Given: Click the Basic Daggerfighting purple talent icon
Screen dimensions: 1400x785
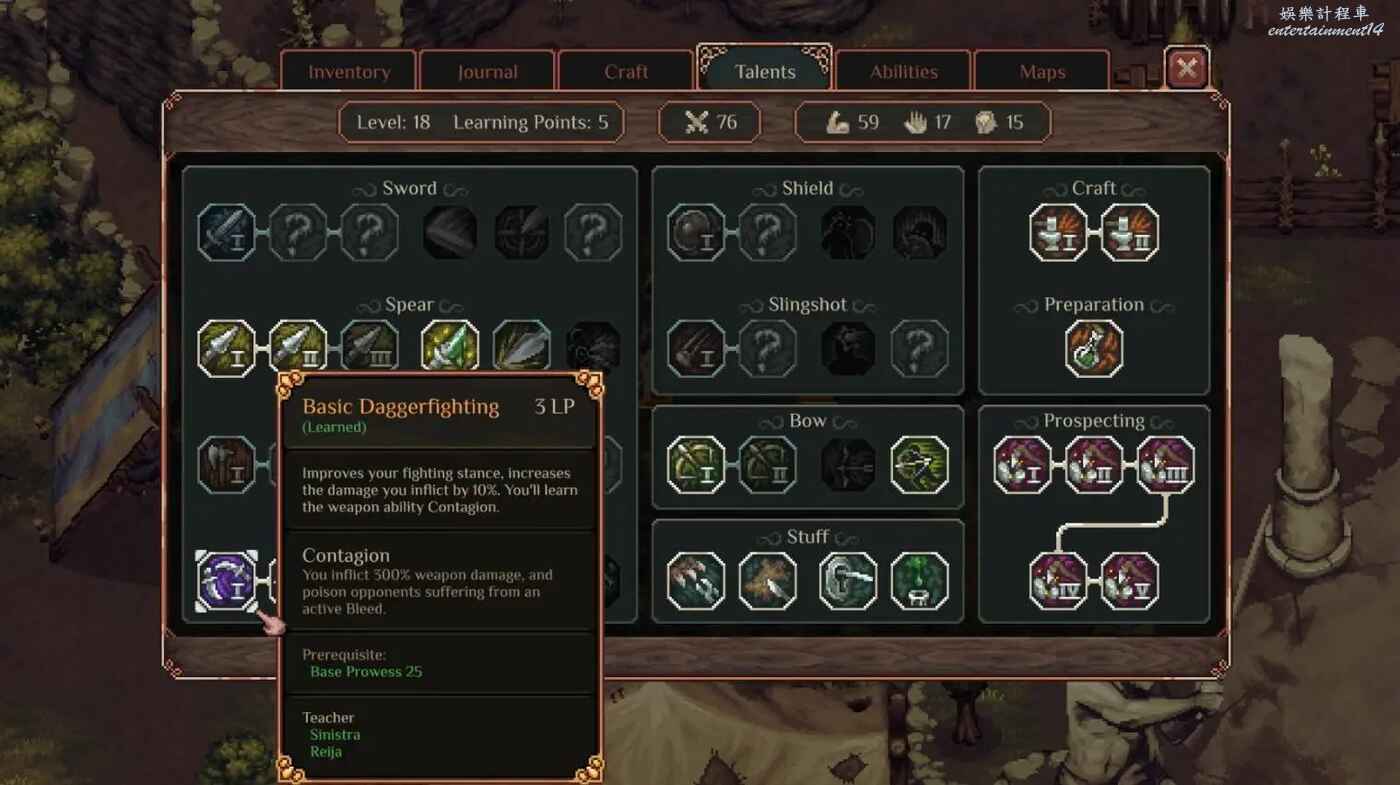Looking at the screenshot, I should click(x=226, y=581).
